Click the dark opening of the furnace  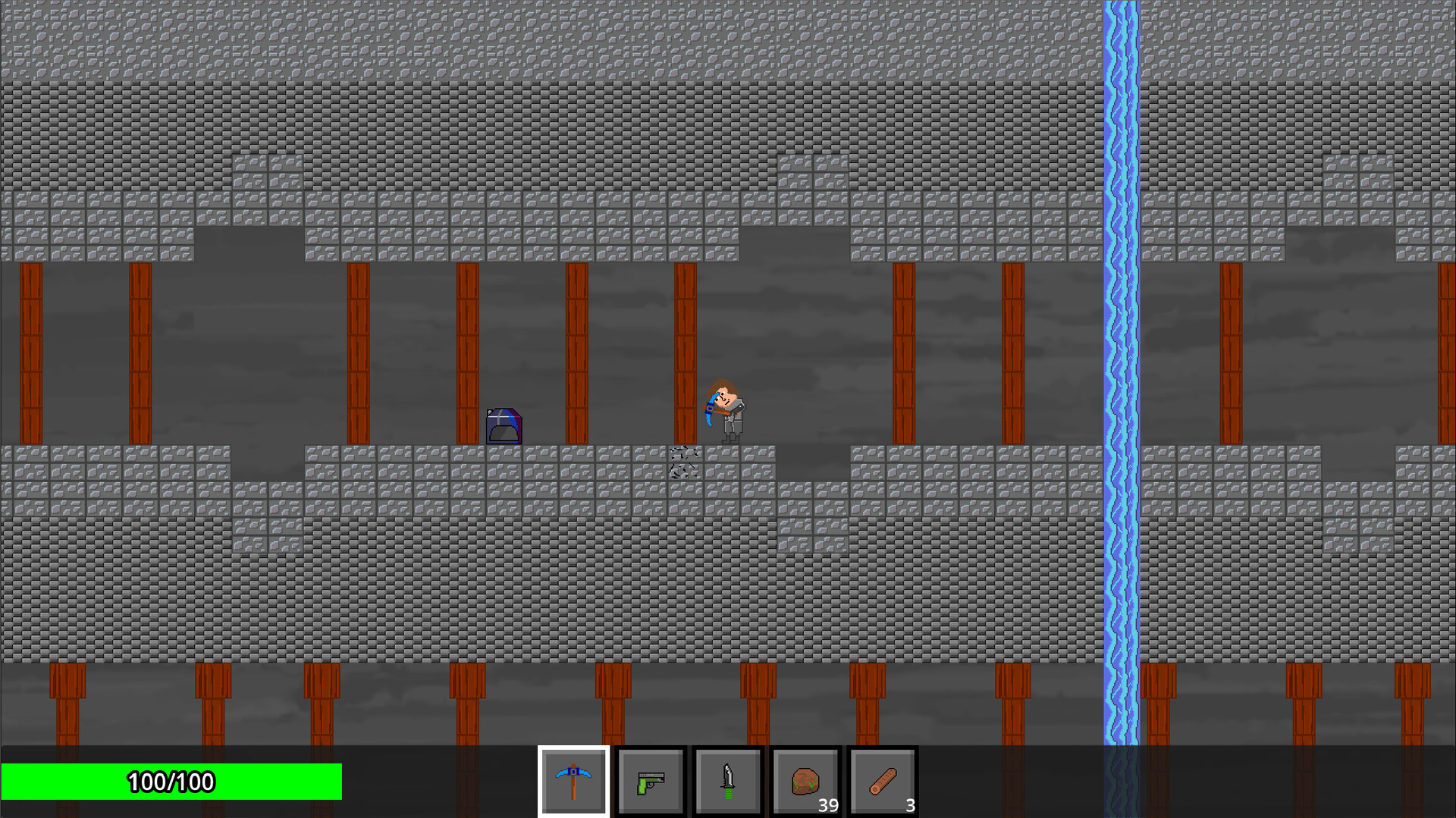pyautogui.click(x=504, y=432)
